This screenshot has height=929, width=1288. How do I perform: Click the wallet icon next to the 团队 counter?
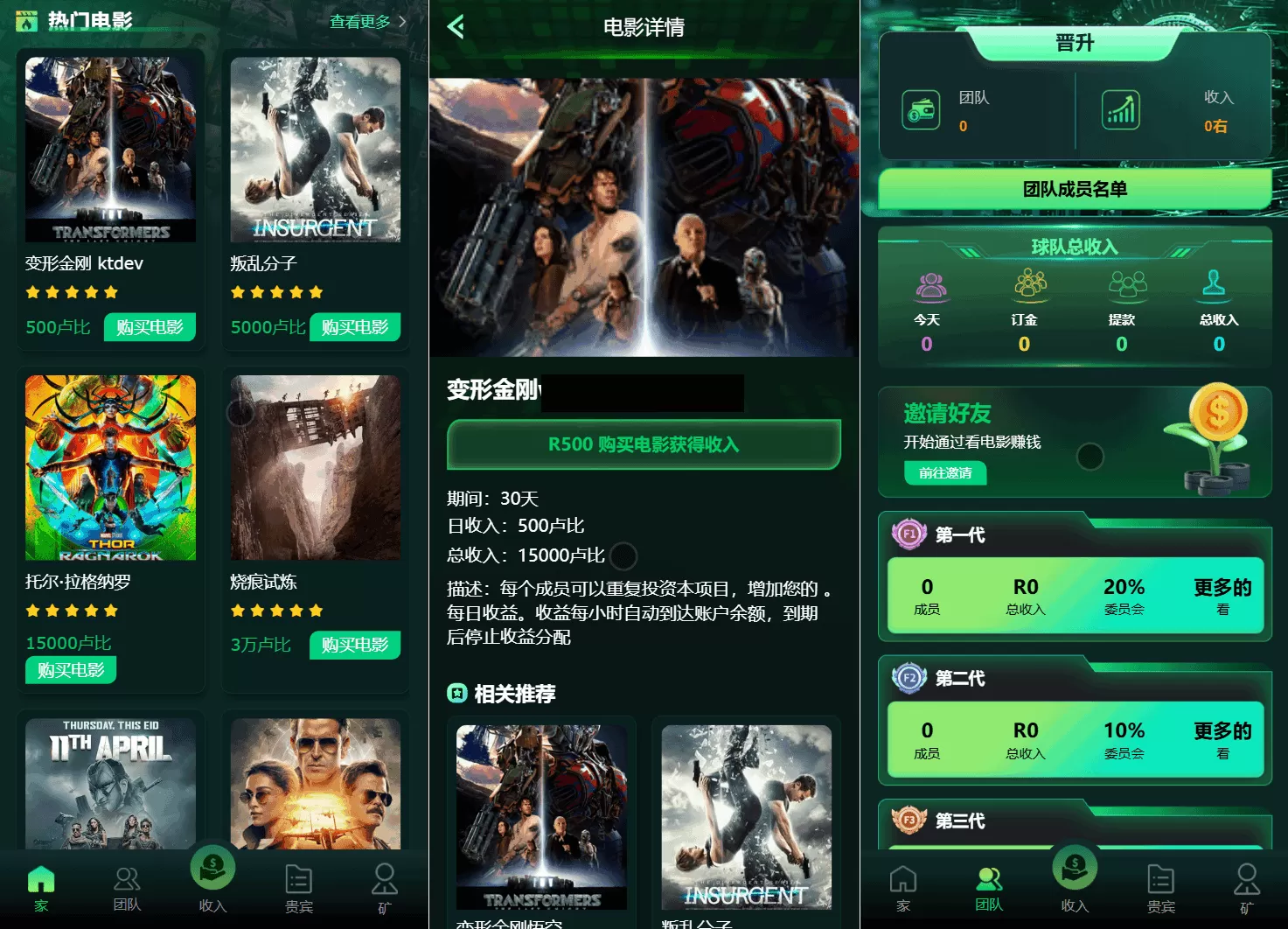tap(920, 110)
